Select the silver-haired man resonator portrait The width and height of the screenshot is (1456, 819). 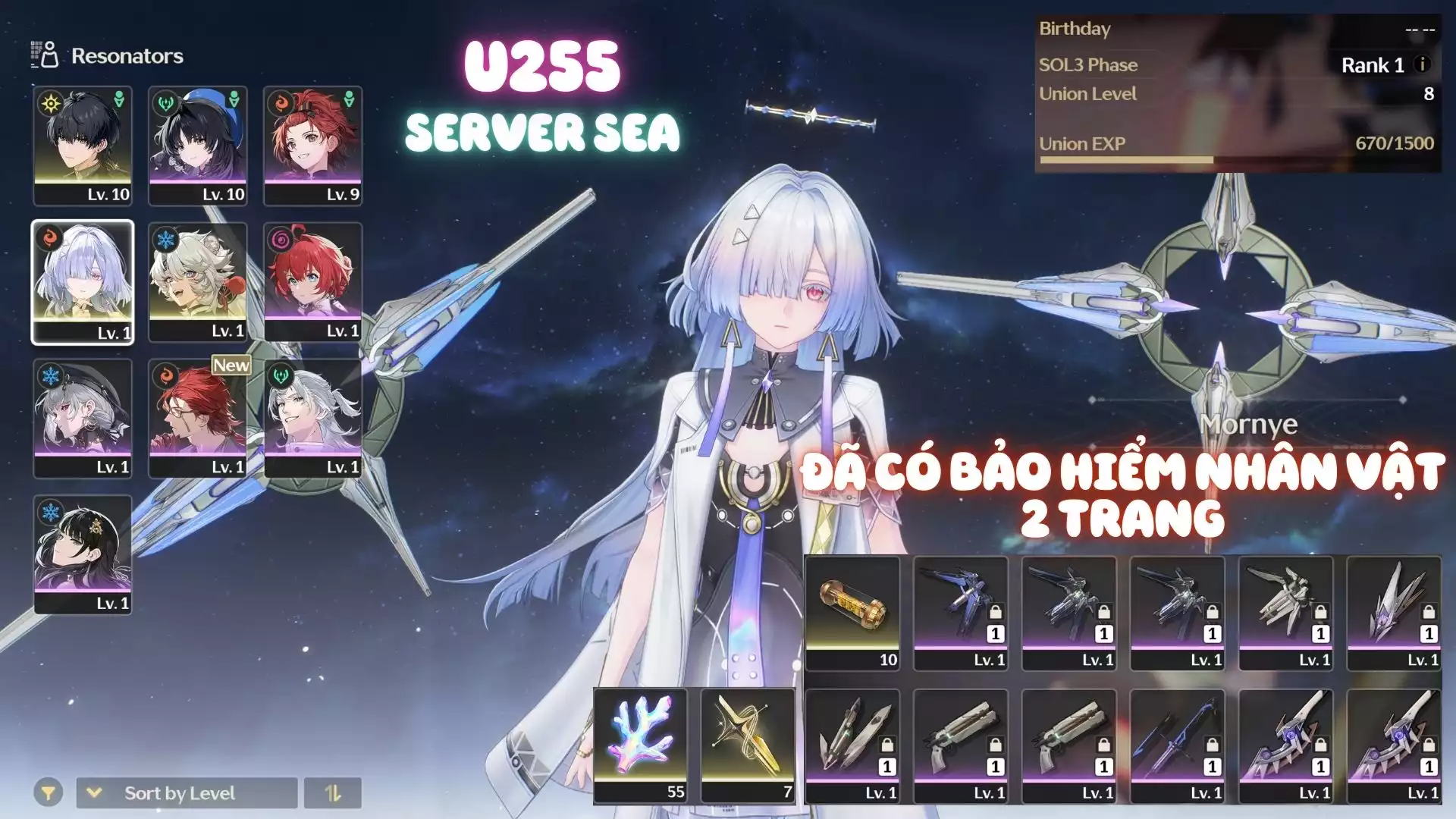coord(312,418)
